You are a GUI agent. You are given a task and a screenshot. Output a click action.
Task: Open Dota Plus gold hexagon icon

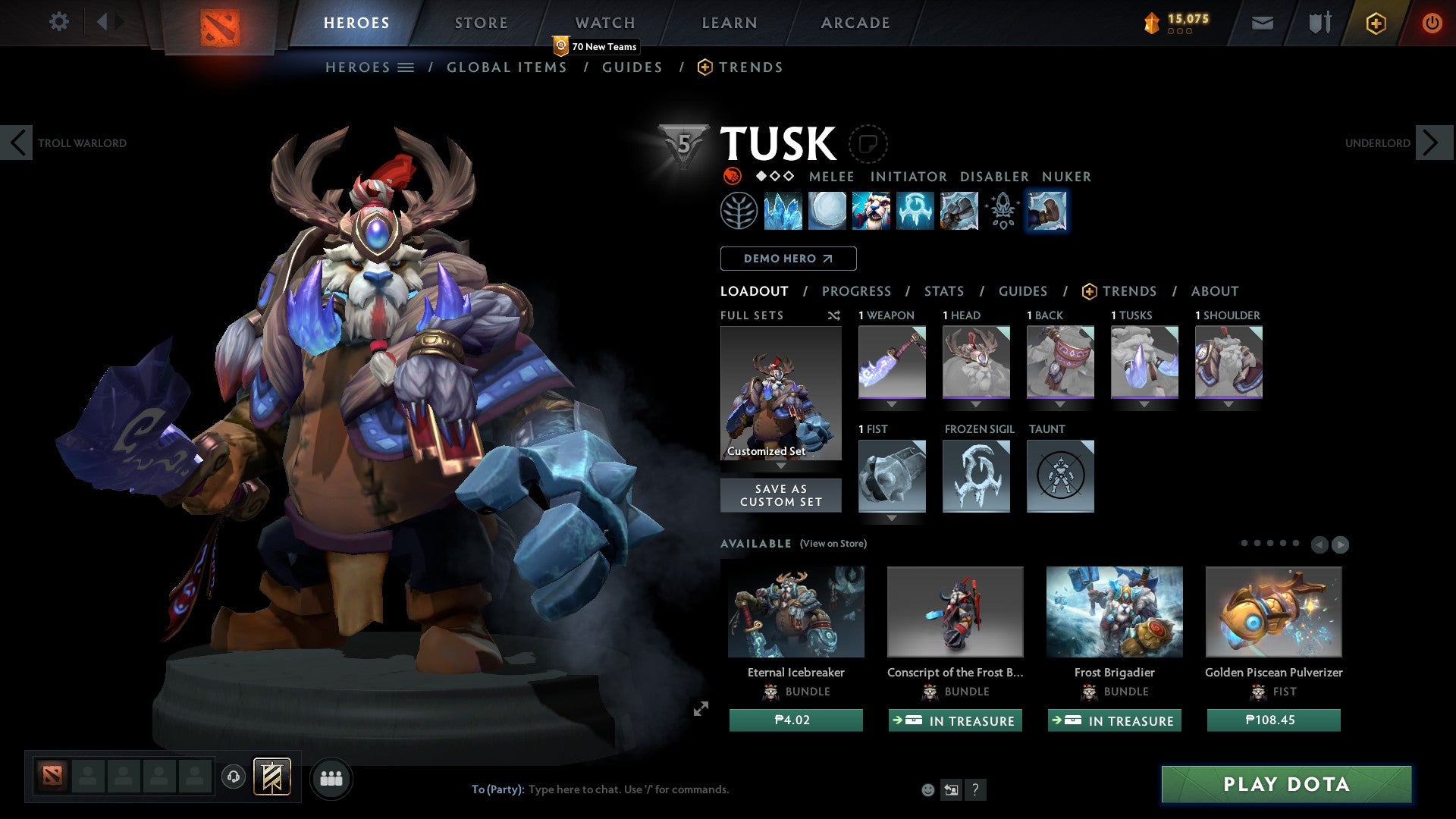(x=1376, y=23)
